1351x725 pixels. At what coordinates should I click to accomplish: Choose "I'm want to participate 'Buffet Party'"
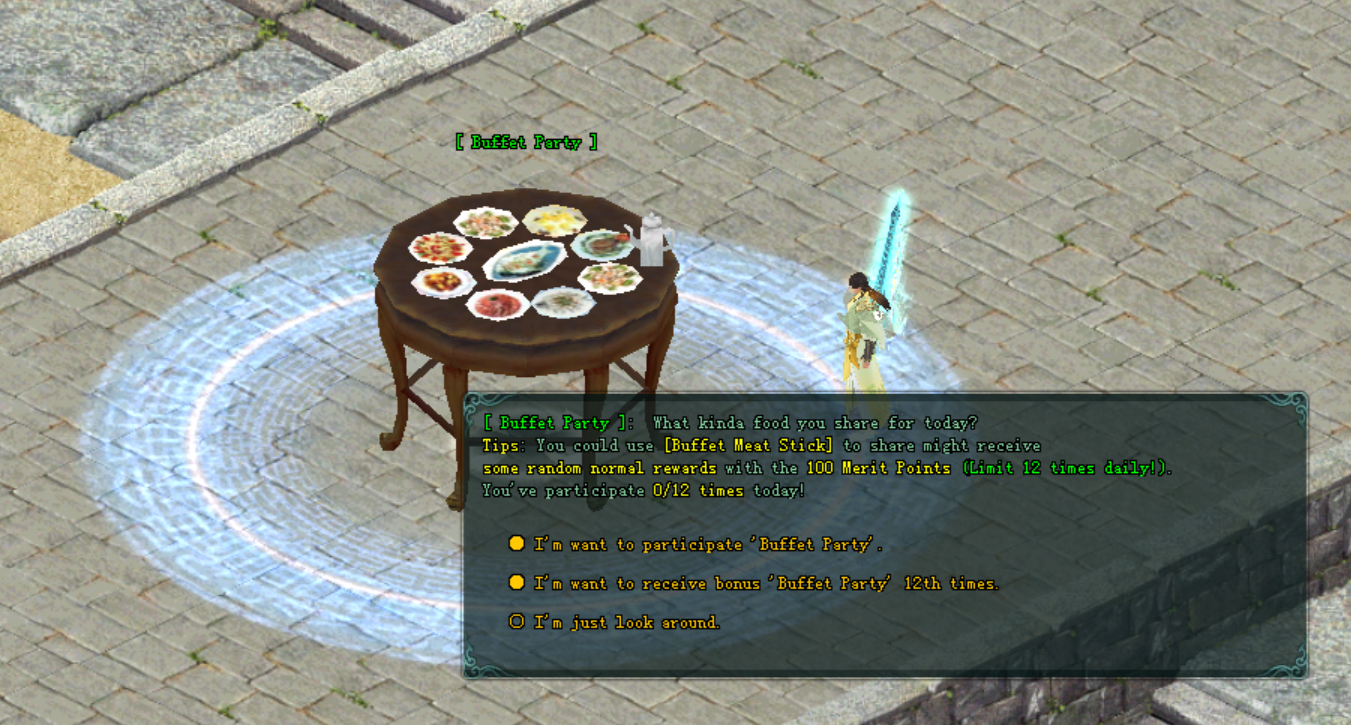pos(708,544)
